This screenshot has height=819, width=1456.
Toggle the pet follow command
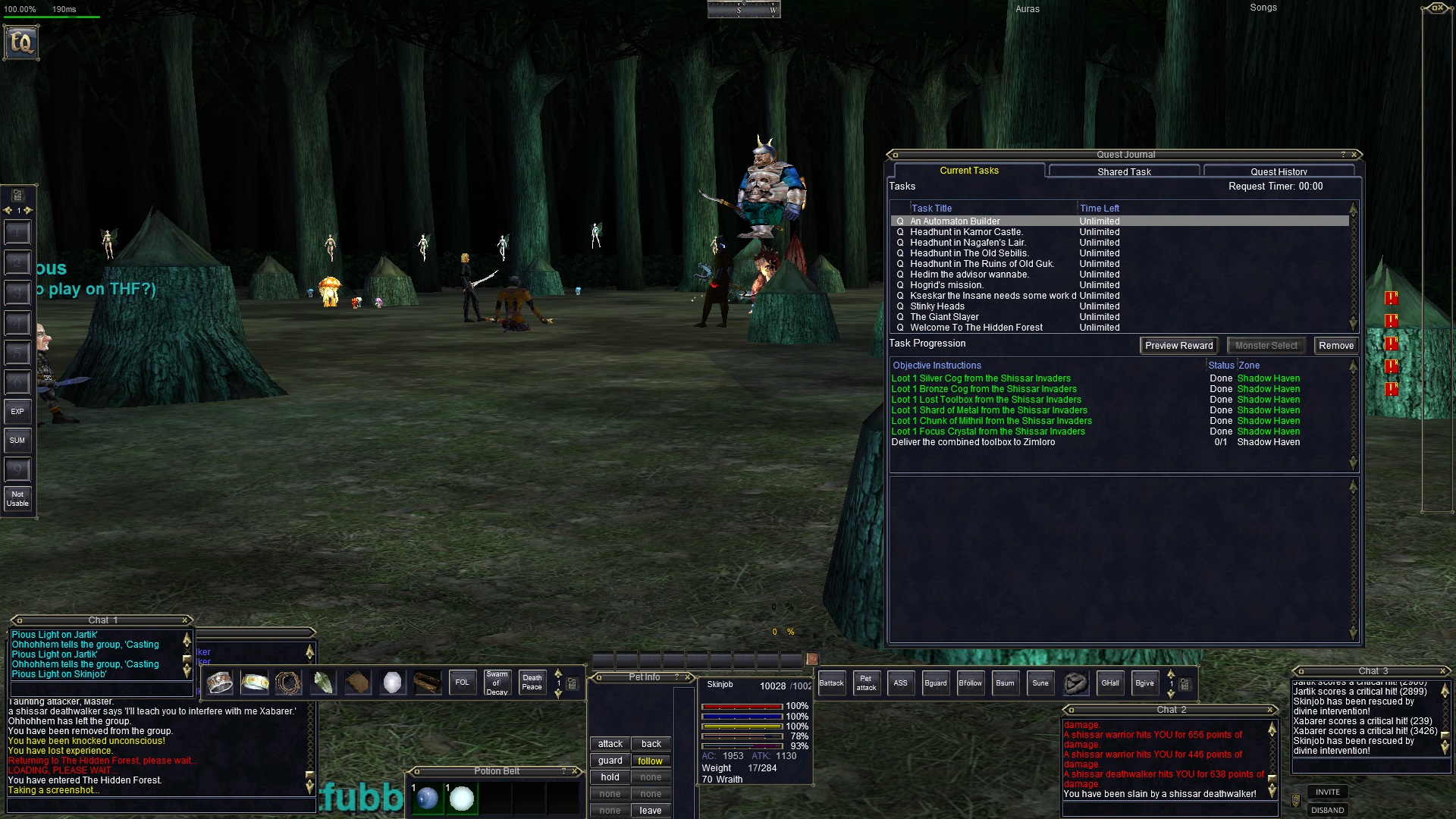(650, 761)
